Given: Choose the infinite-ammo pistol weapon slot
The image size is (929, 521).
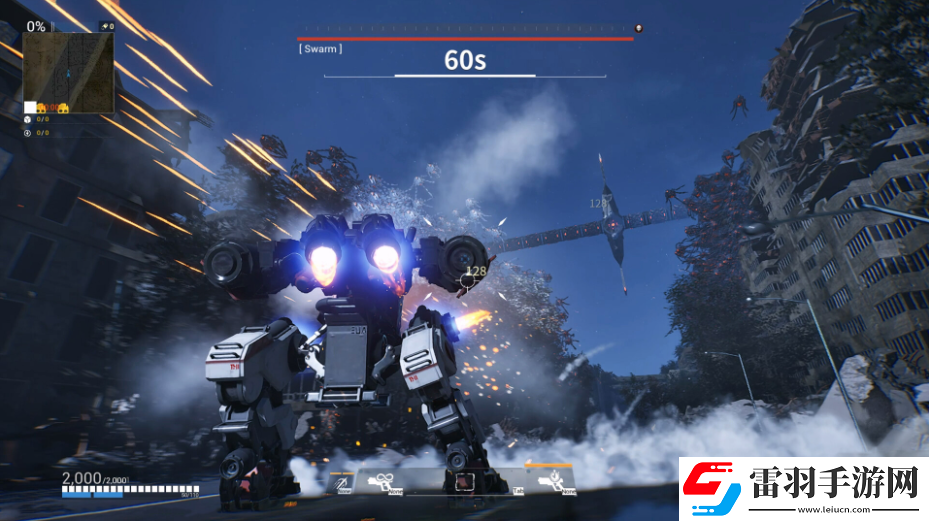Looking at the screenshot, I should point(382,482).
